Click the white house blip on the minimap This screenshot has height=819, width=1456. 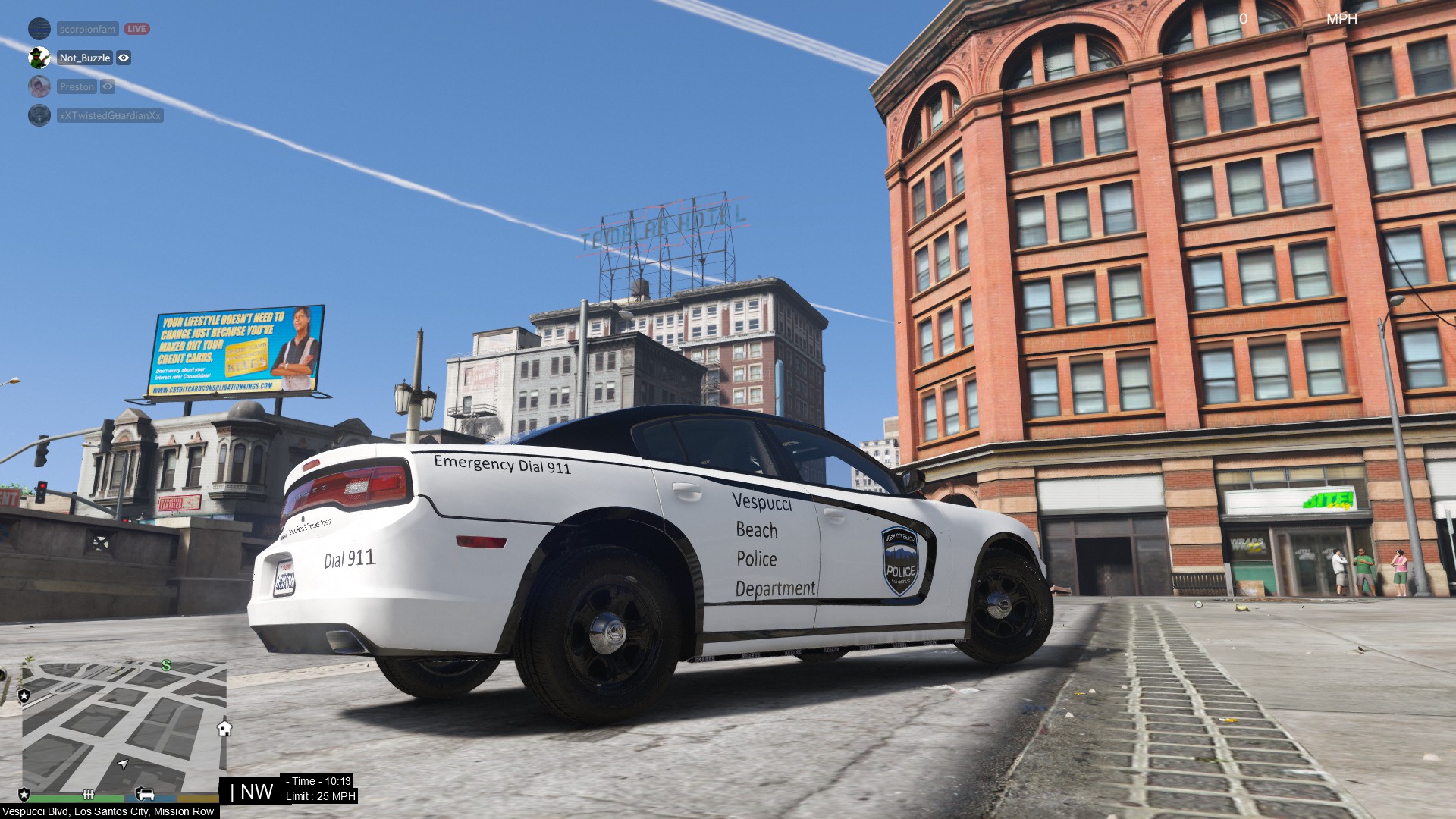[224, 729]
